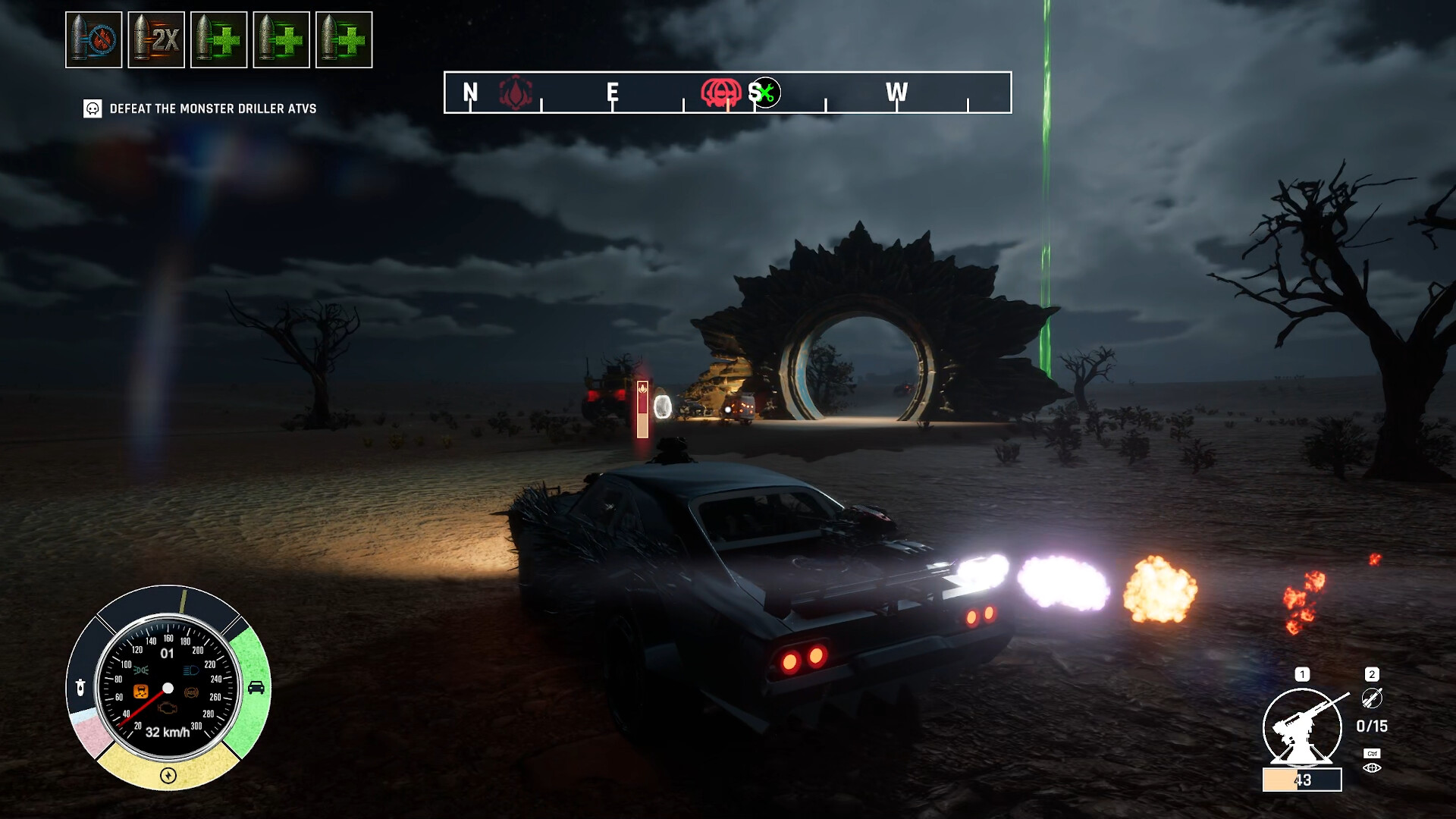
Task: Click the green wrench repair marker on compass
Action: coord(766,93)
